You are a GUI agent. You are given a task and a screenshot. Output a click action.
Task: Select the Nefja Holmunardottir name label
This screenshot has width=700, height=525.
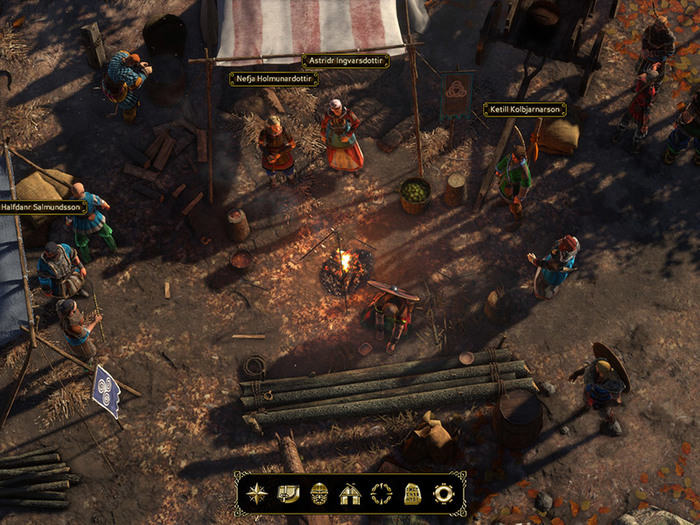point(273,79)
